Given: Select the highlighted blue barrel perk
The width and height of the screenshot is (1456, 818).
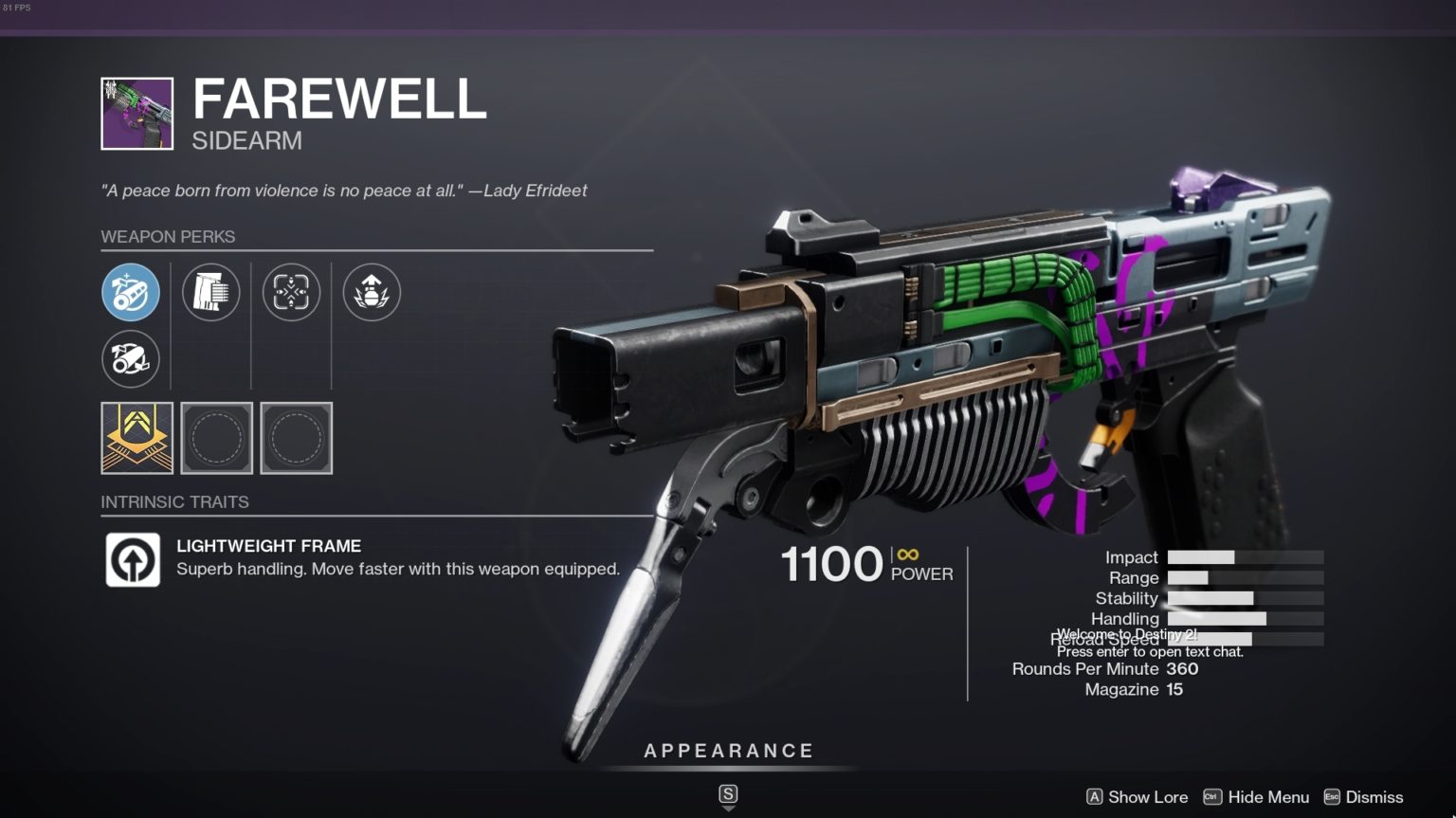Looking at the screenshot, I should tap(131, 292).
